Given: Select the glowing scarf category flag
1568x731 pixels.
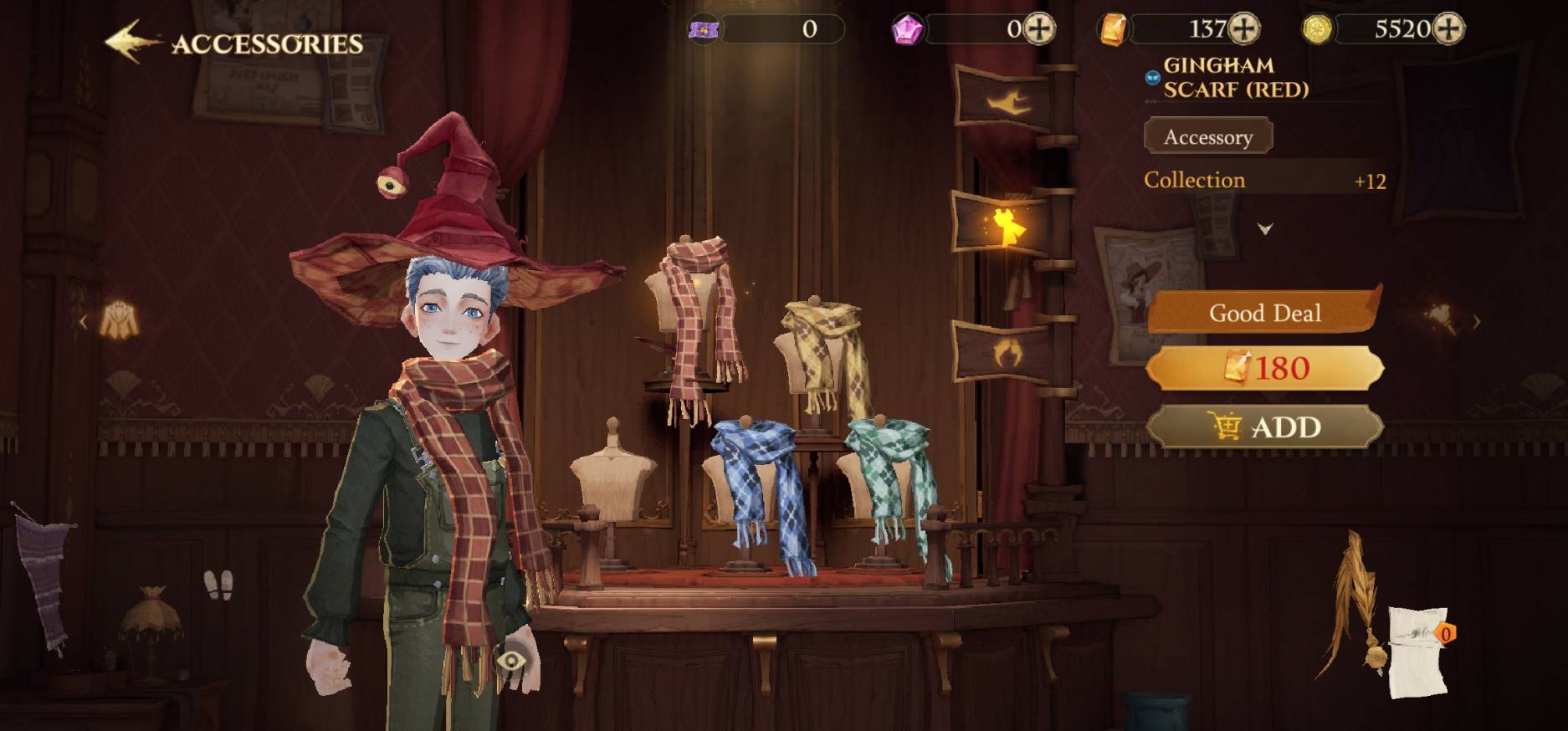Looking at the screenshot, I should [x=1004, y=224].
